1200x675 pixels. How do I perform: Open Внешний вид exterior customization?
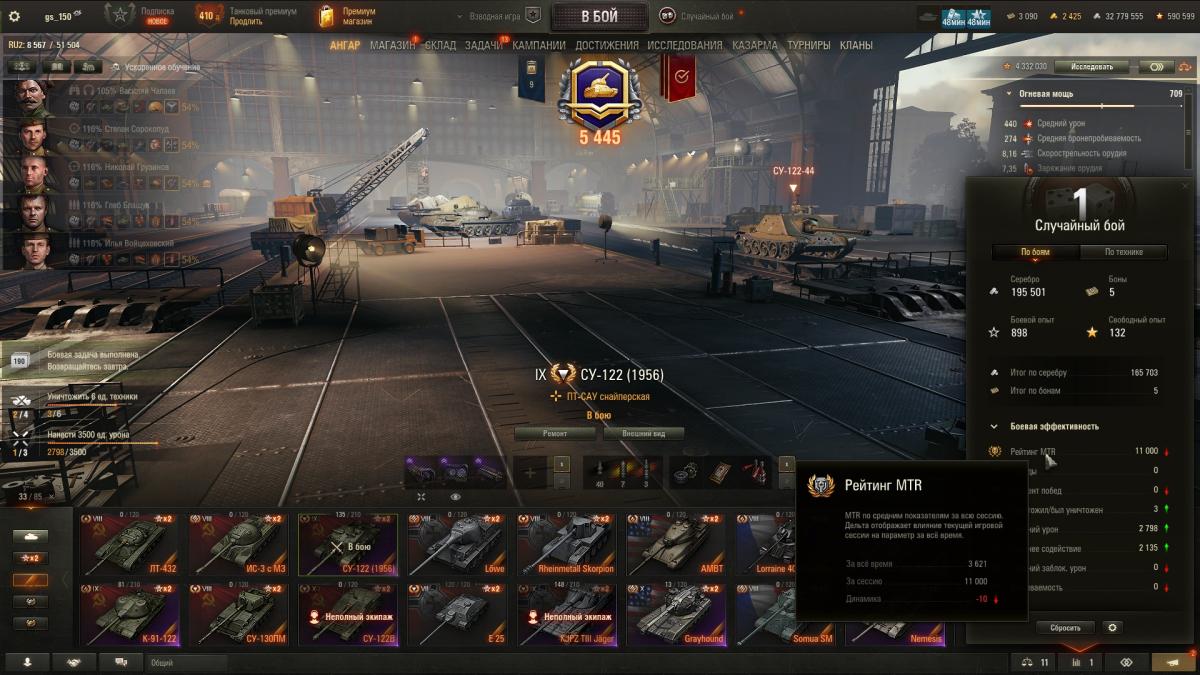(642, 433)
